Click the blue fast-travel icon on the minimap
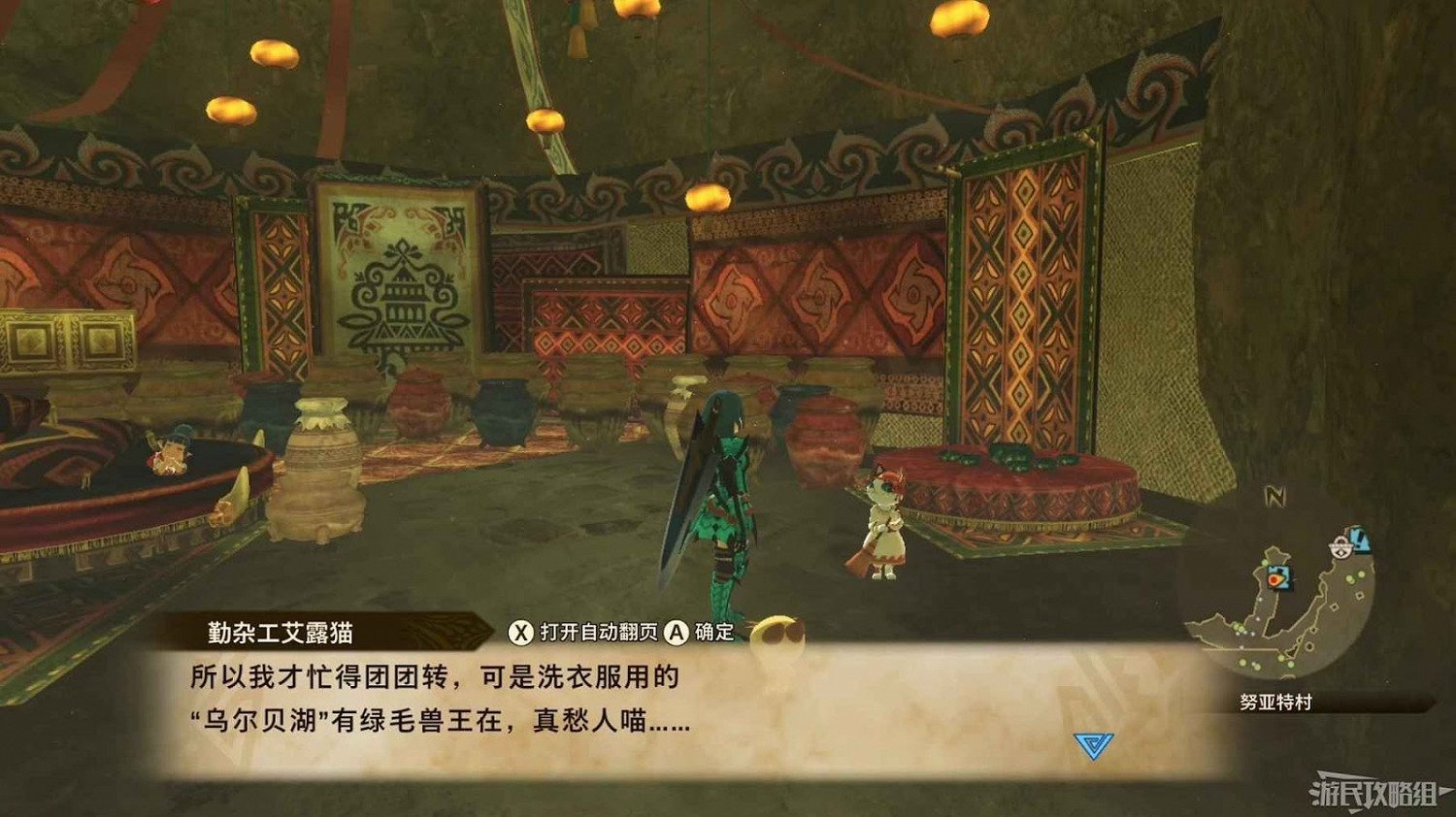The width and height of the screenshot is (1456, 817). [x=1360, y=539]
